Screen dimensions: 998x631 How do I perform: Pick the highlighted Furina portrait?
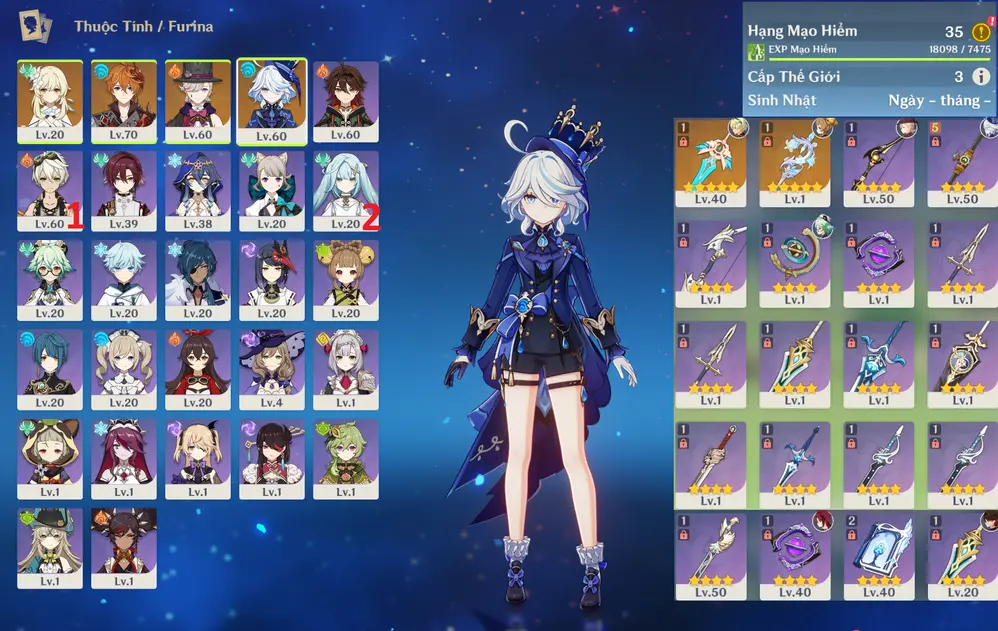point(272,102)
